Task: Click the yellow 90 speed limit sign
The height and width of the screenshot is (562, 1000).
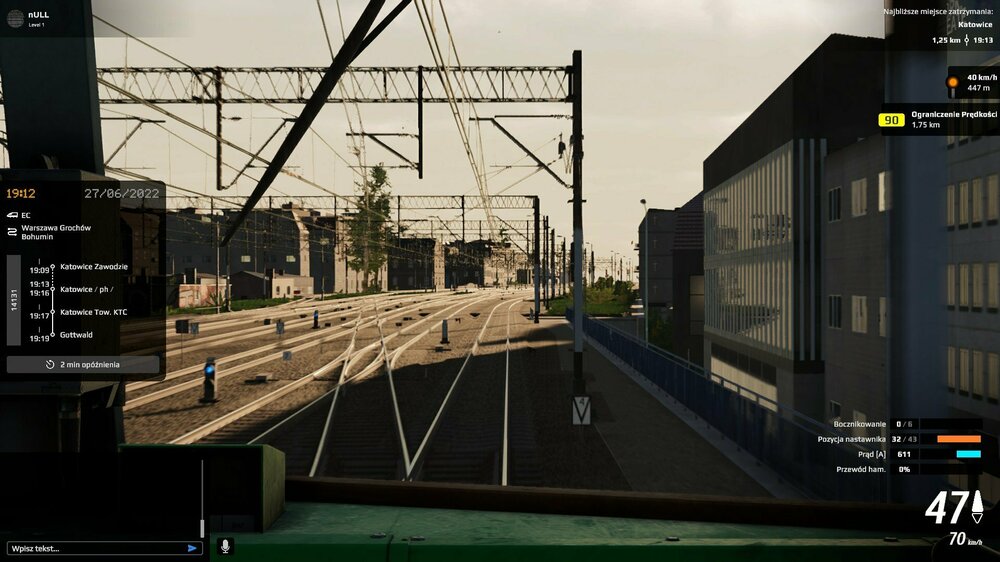Action: [x=891, y=120]
